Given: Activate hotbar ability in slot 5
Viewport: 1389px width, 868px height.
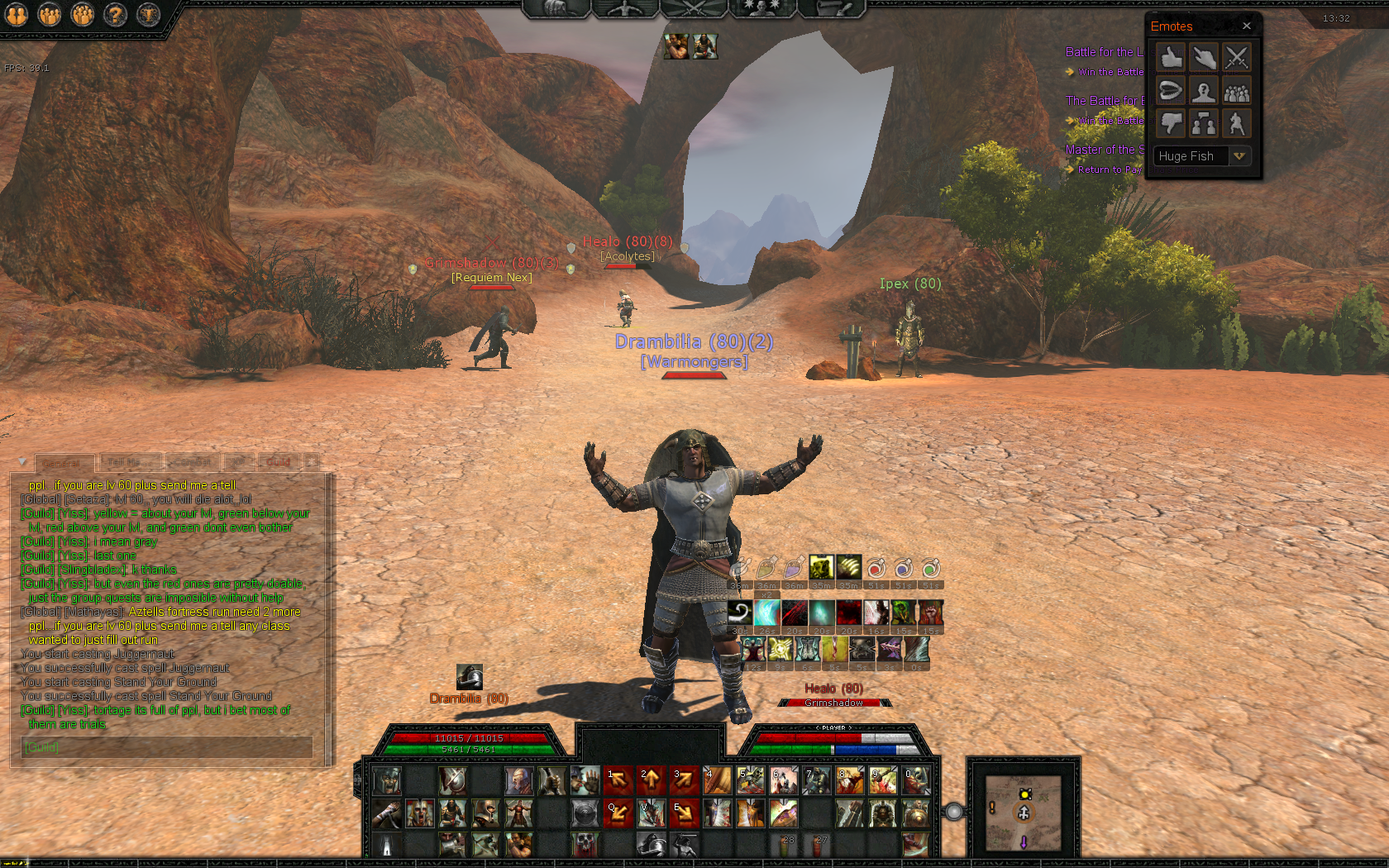Looking at the screenshot, I should [750, 780].
